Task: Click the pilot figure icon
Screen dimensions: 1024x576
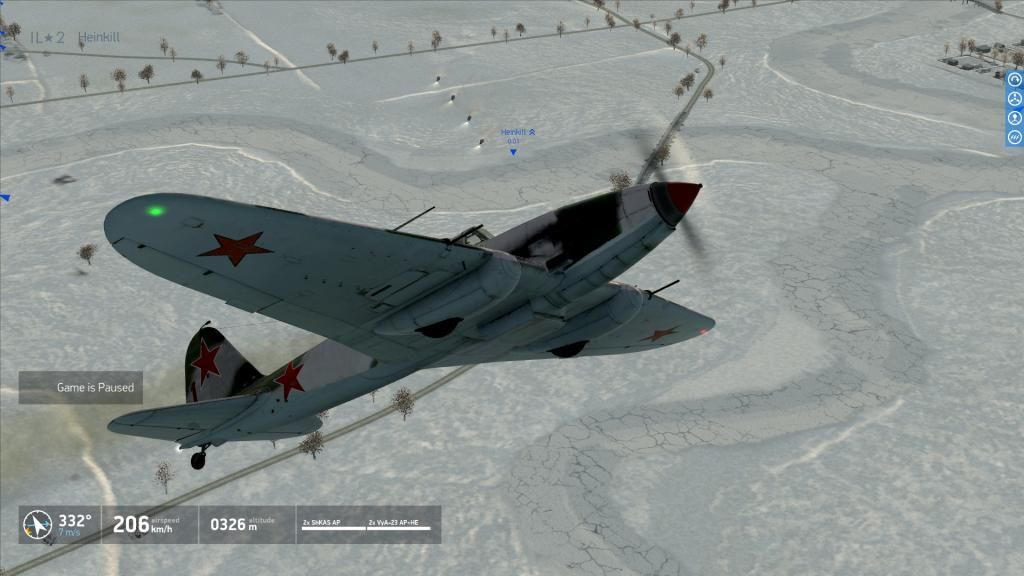Action: 1015,118
